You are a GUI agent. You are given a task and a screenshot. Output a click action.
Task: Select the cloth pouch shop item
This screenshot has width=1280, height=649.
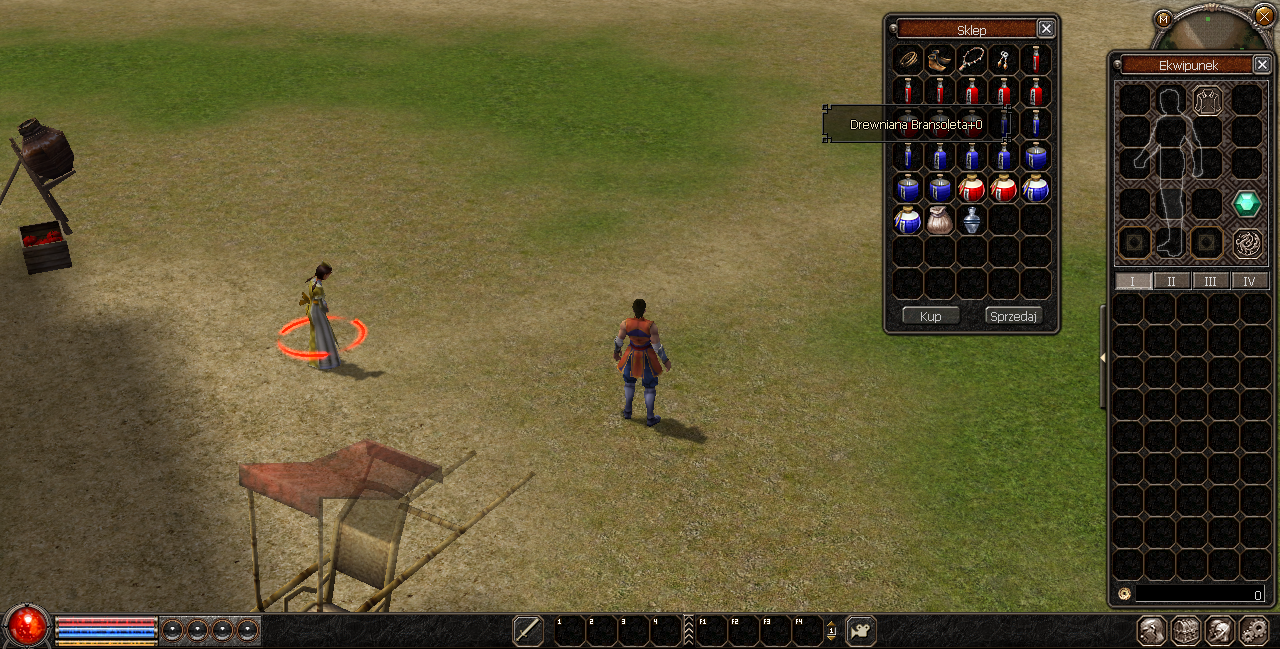[939, 220]
